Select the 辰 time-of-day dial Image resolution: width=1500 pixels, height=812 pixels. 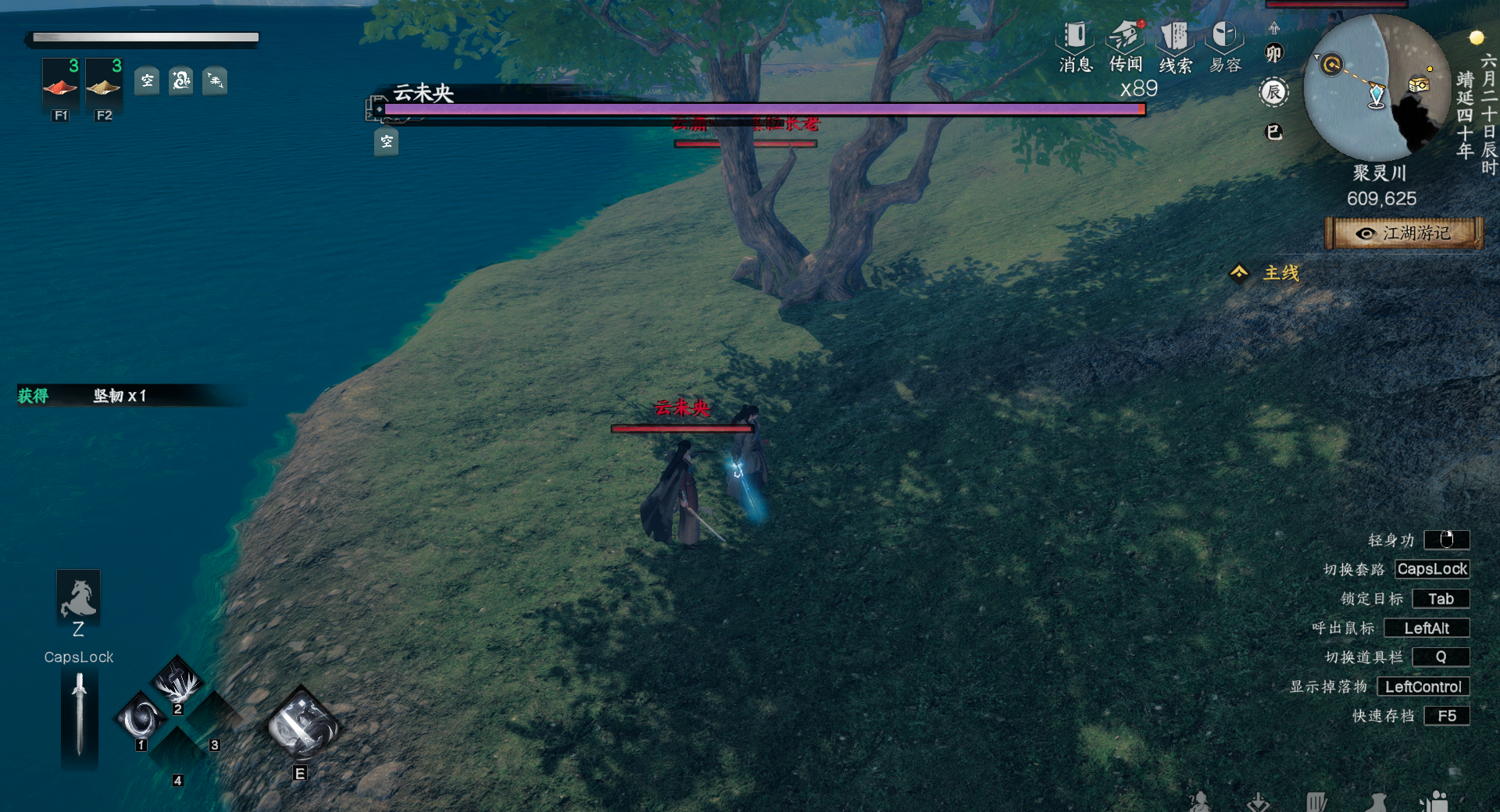tap(1273, 93)
